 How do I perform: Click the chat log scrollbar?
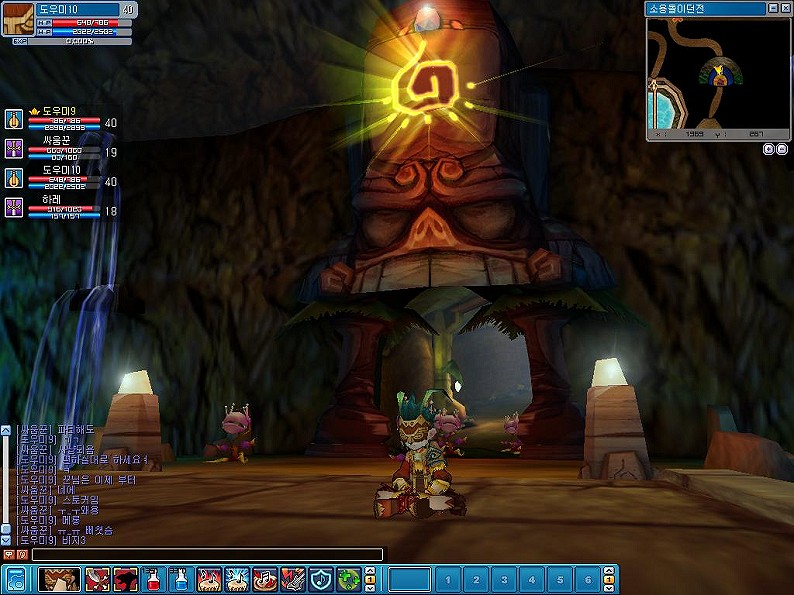pyautogui.click(x=6, y=485)
